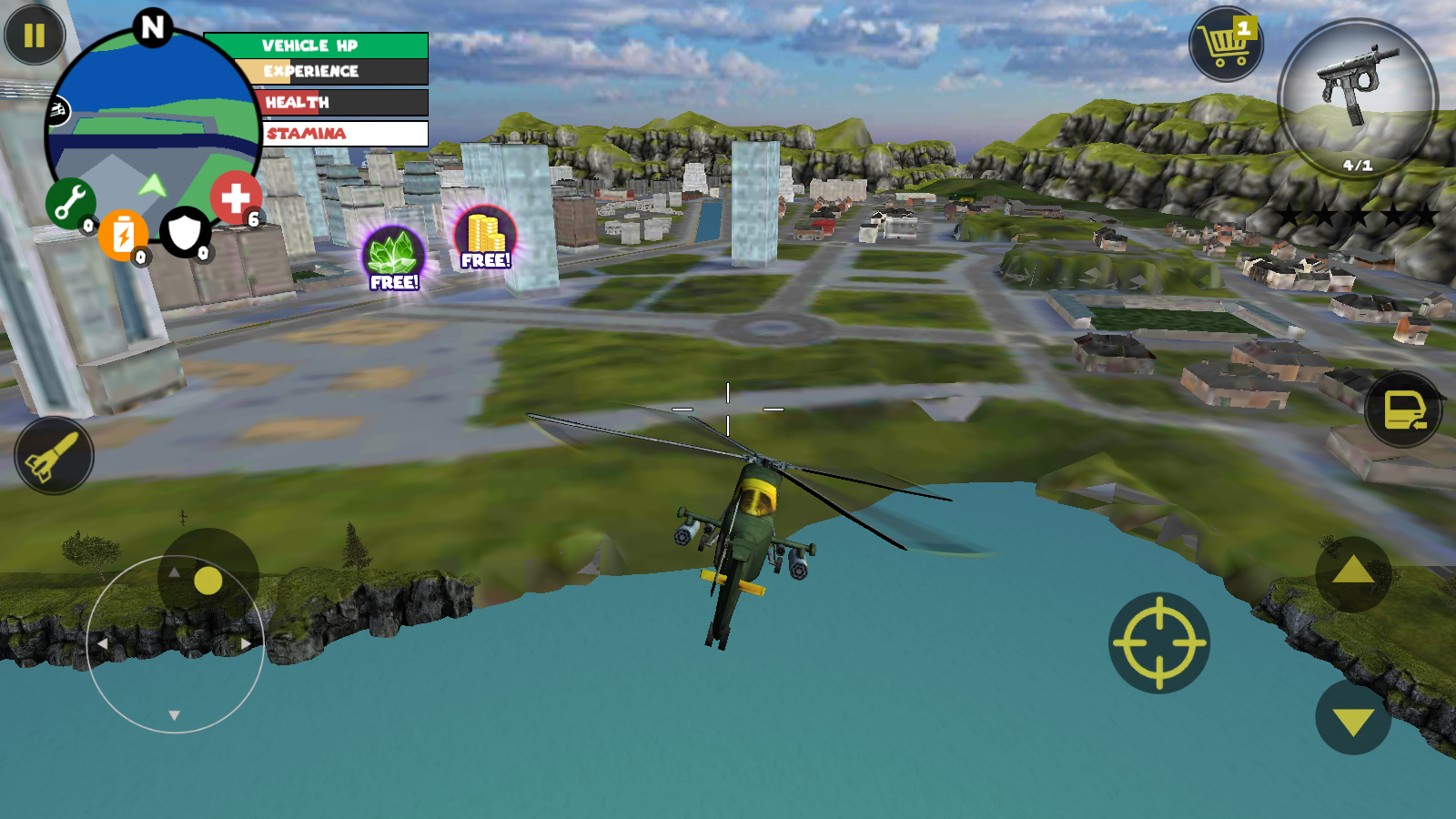This screenshot has width=1456, height=819.
Task: Use the green wrench repair kit
Action: point(70,202)
